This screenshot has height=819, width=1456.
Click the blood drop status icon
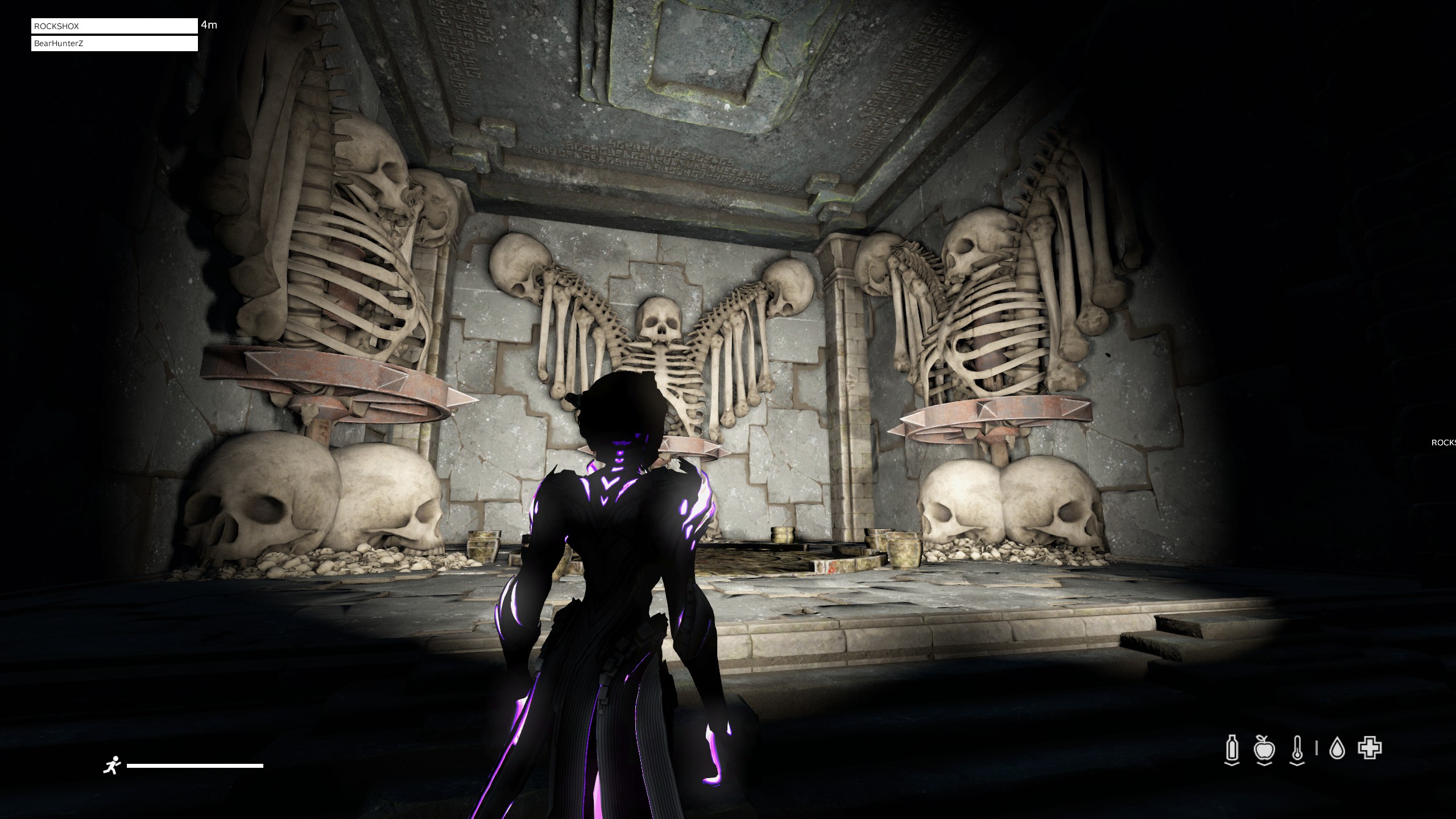pyautogui.click(x=1337, y=749)
